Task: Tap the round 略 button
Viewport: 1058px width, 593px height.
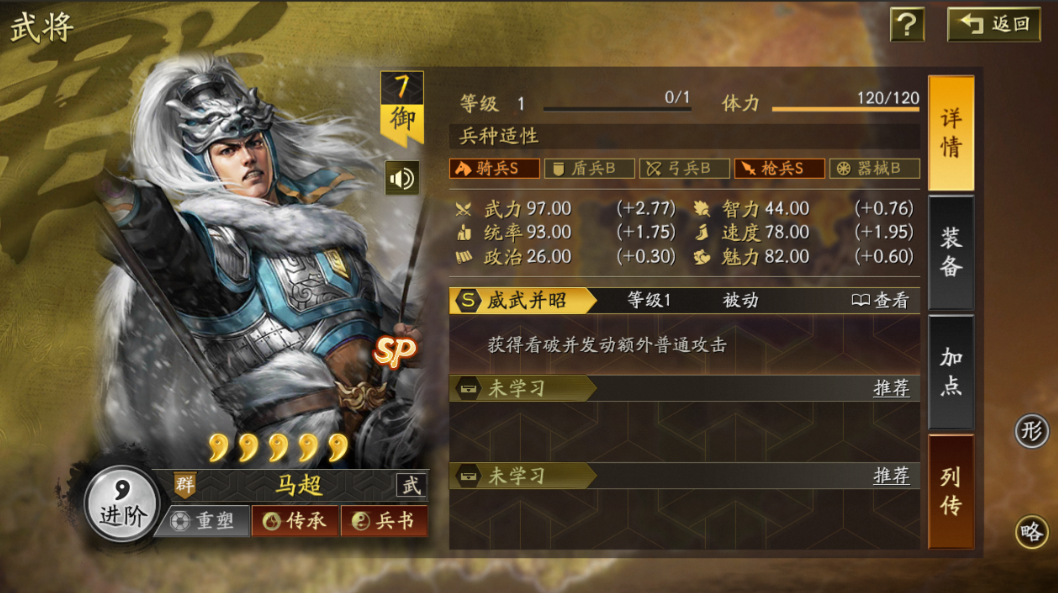Action: pos(1032,531)
